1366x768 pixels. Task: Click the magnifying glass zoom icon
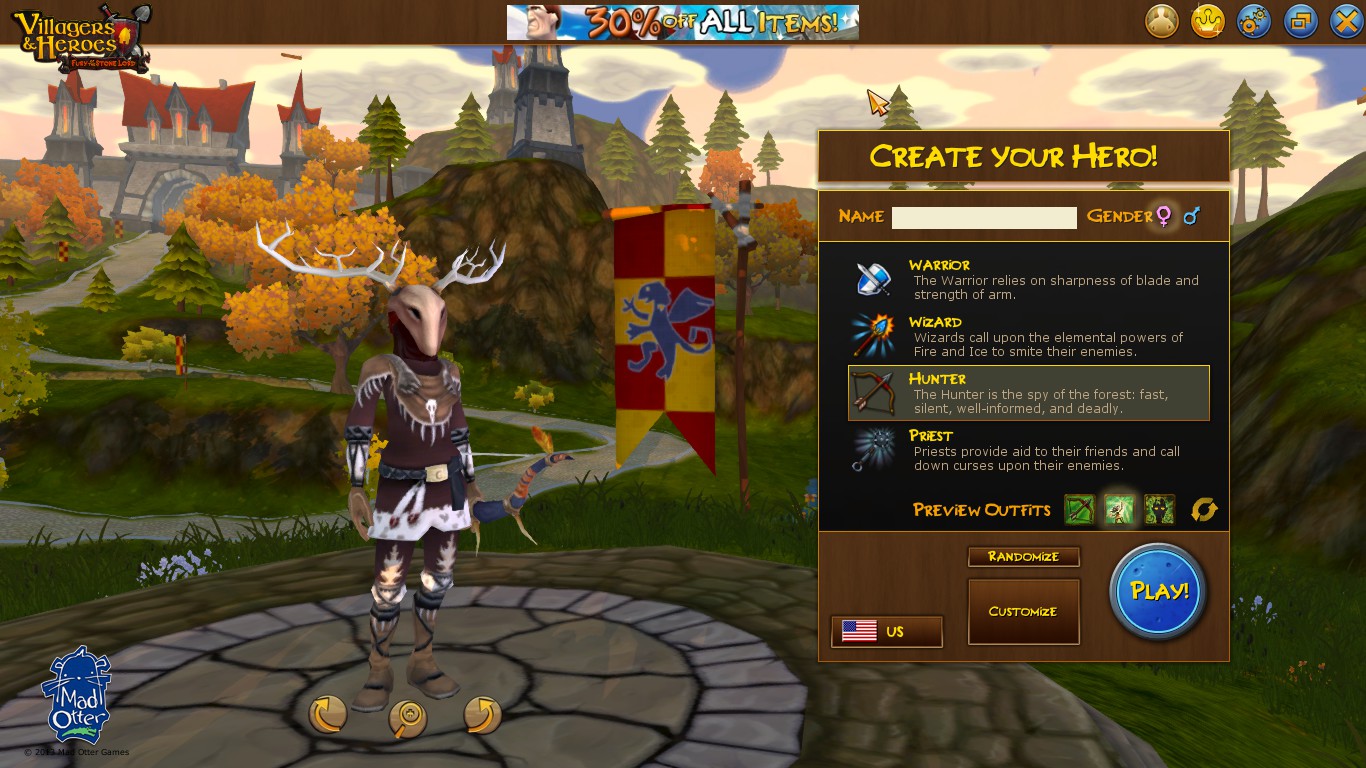(407, 717)
